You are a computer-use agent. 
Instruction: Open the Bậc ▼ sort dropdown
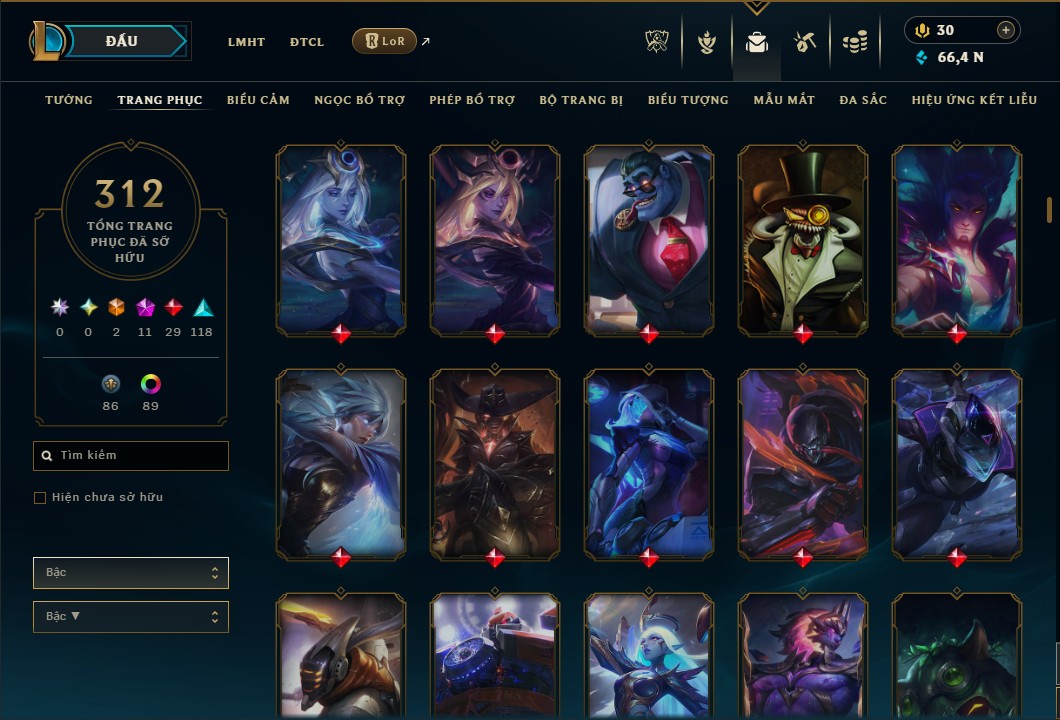pyautogui.click(x=131, y=616)
